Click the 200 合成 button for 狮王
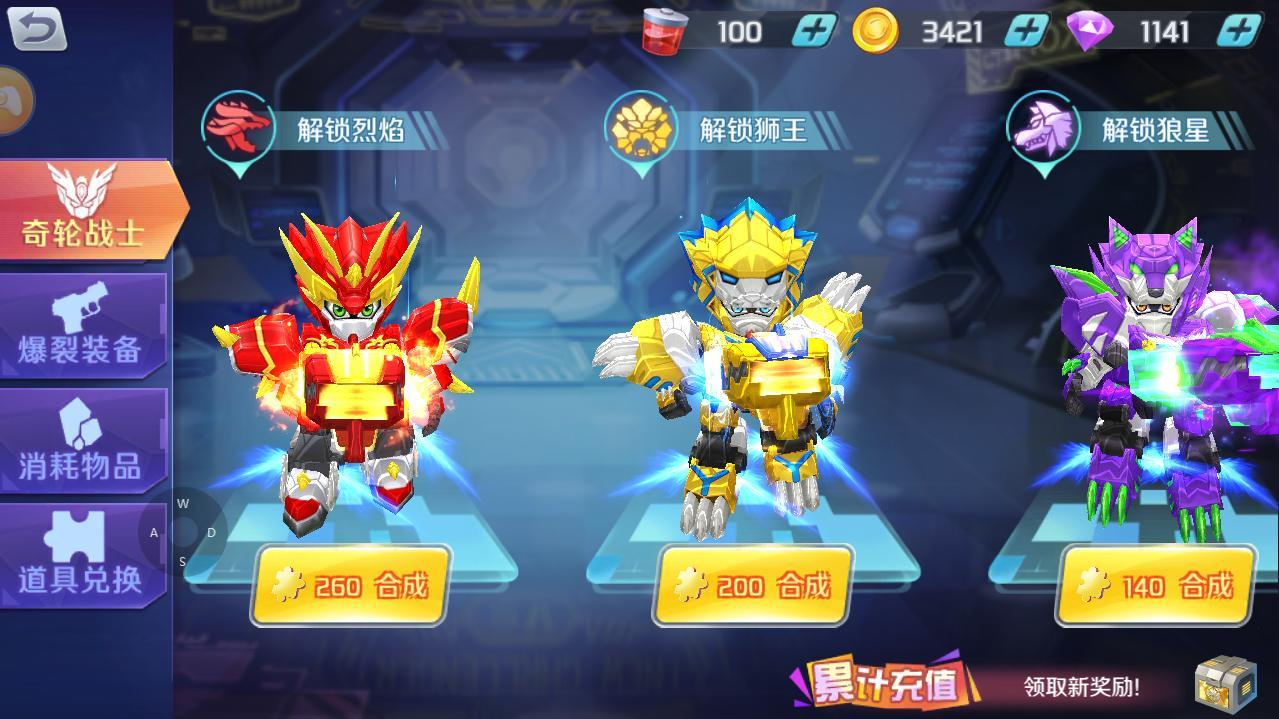 point(754,586)
